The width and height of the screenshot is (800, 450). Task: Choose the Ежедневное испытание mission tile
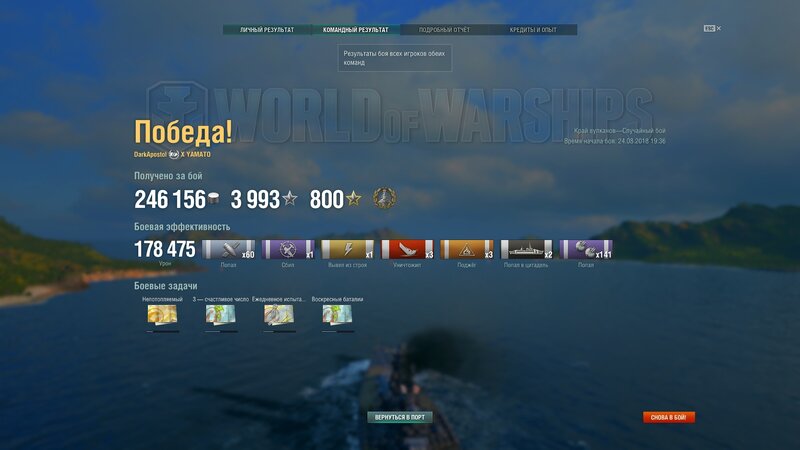(x=278, y=315)
